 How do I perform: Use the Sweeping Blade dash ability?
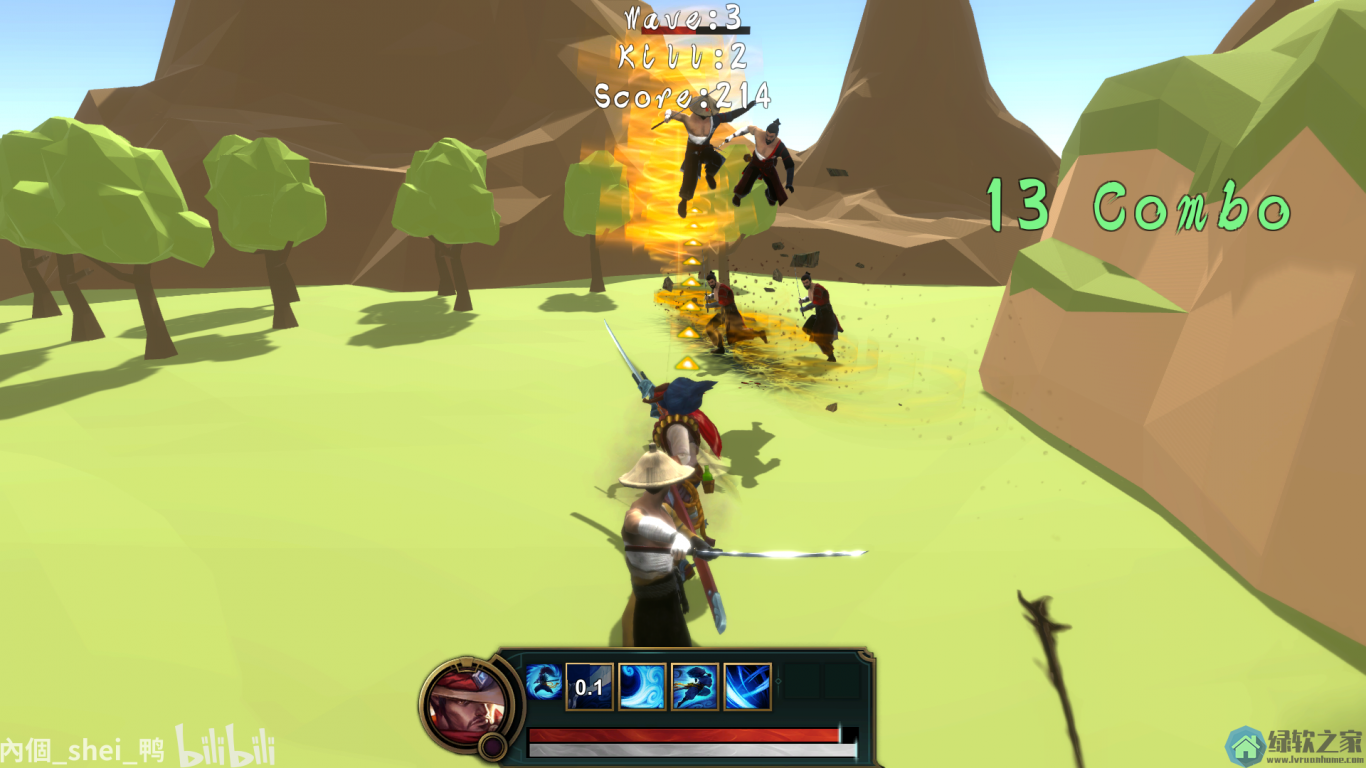point(695,687)
